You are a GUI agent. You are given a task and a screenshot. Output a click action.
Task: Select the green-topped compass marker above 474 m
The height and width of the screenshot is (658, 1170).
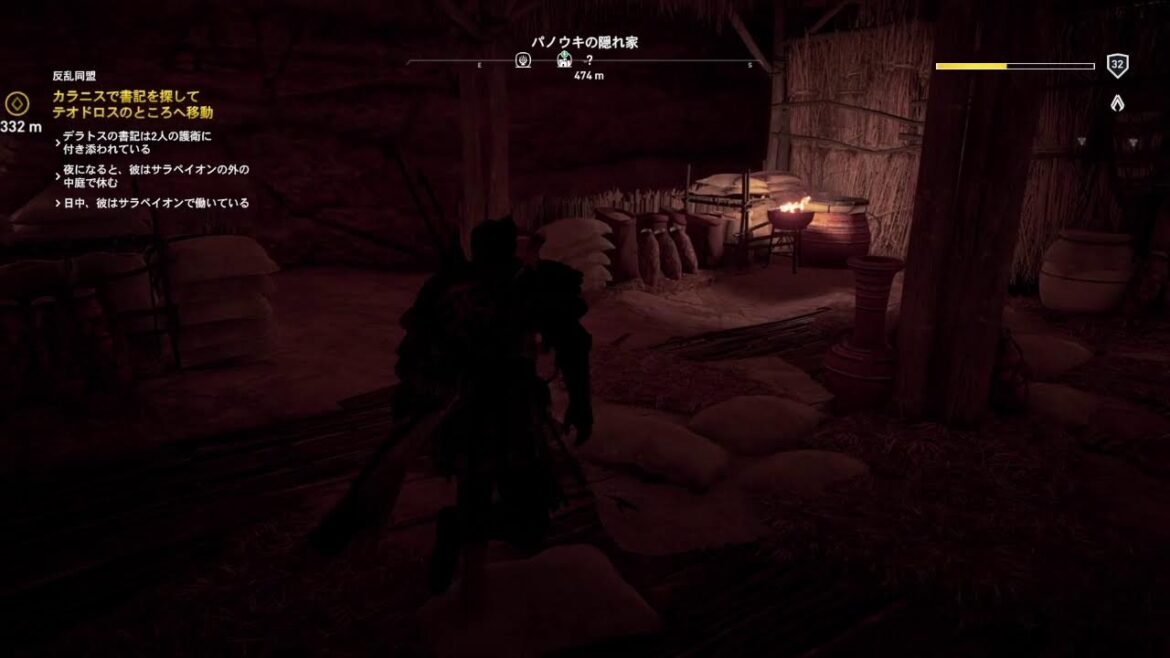565,61
